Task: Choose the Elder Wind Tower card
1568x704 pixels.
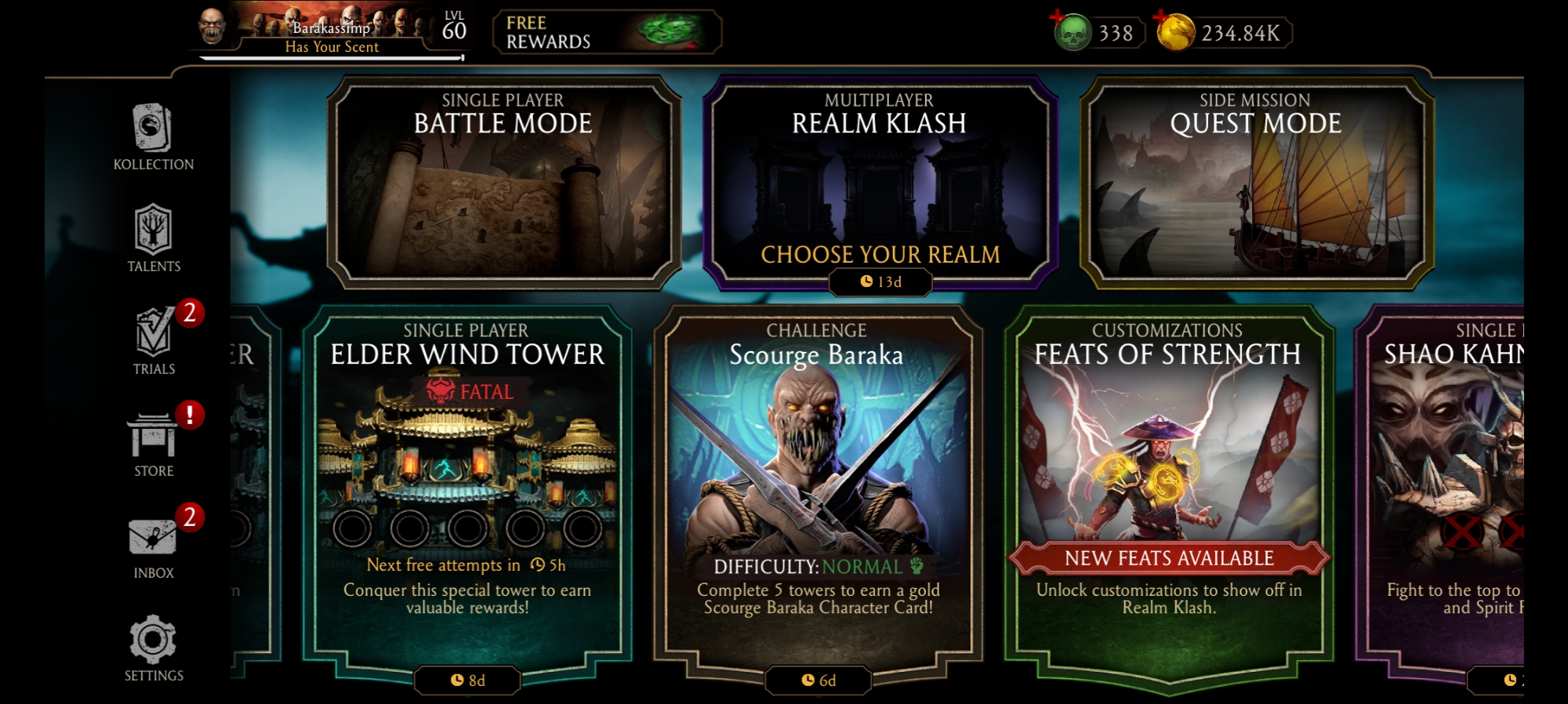Action: click(x=467, y=486)
